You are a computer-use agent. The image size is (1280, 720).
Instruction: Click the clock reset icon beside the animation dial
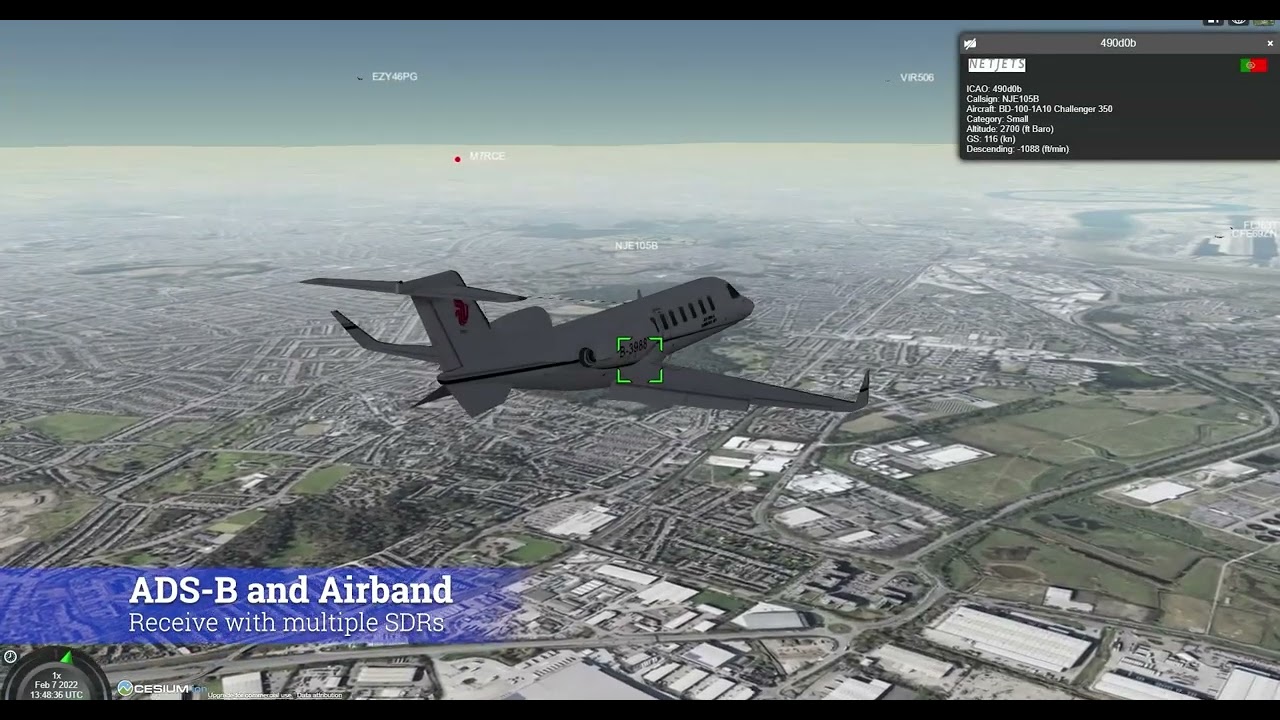[10, 656]
